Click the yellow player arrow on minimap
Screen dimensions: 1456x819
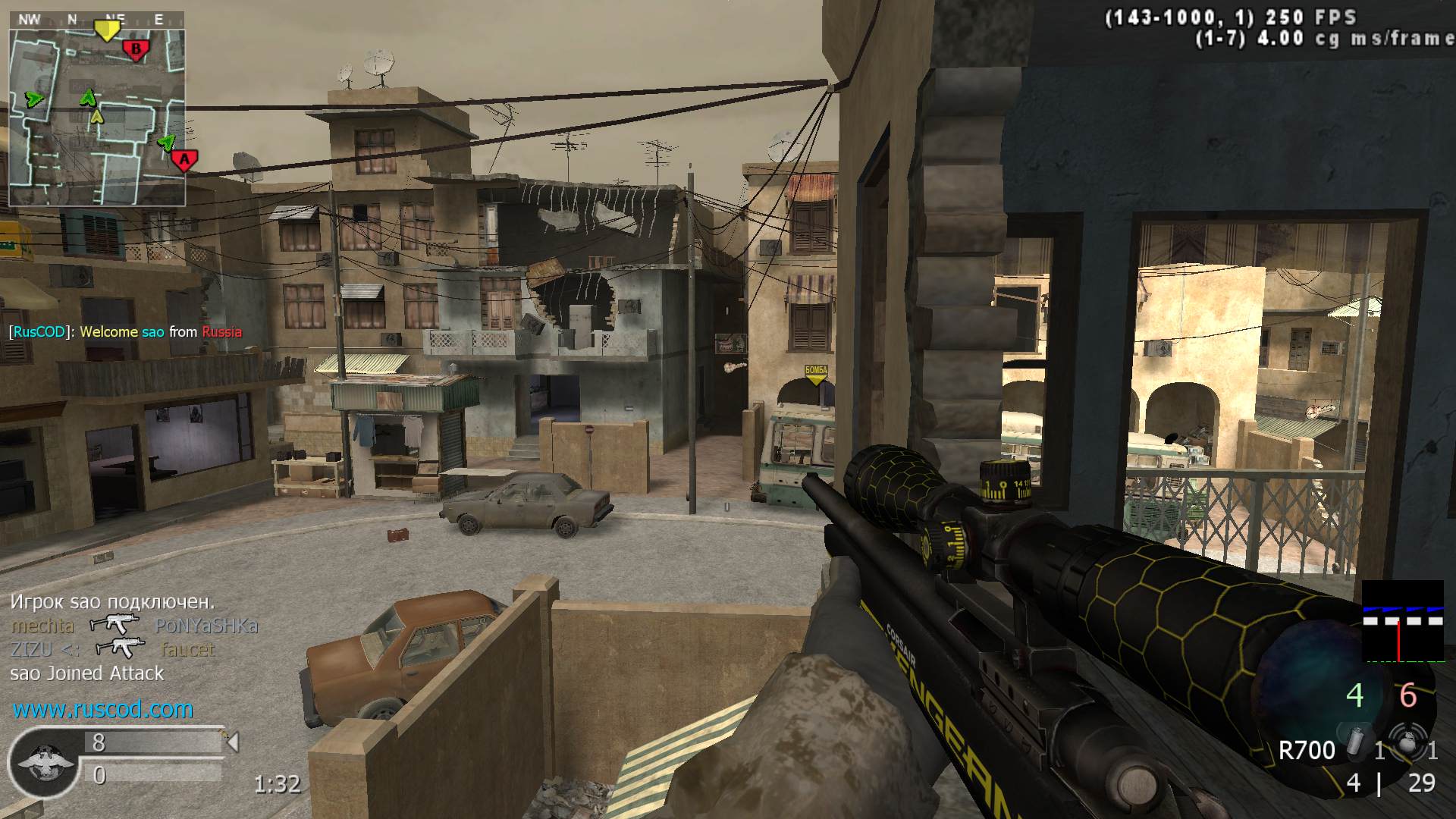coord(96,116)
